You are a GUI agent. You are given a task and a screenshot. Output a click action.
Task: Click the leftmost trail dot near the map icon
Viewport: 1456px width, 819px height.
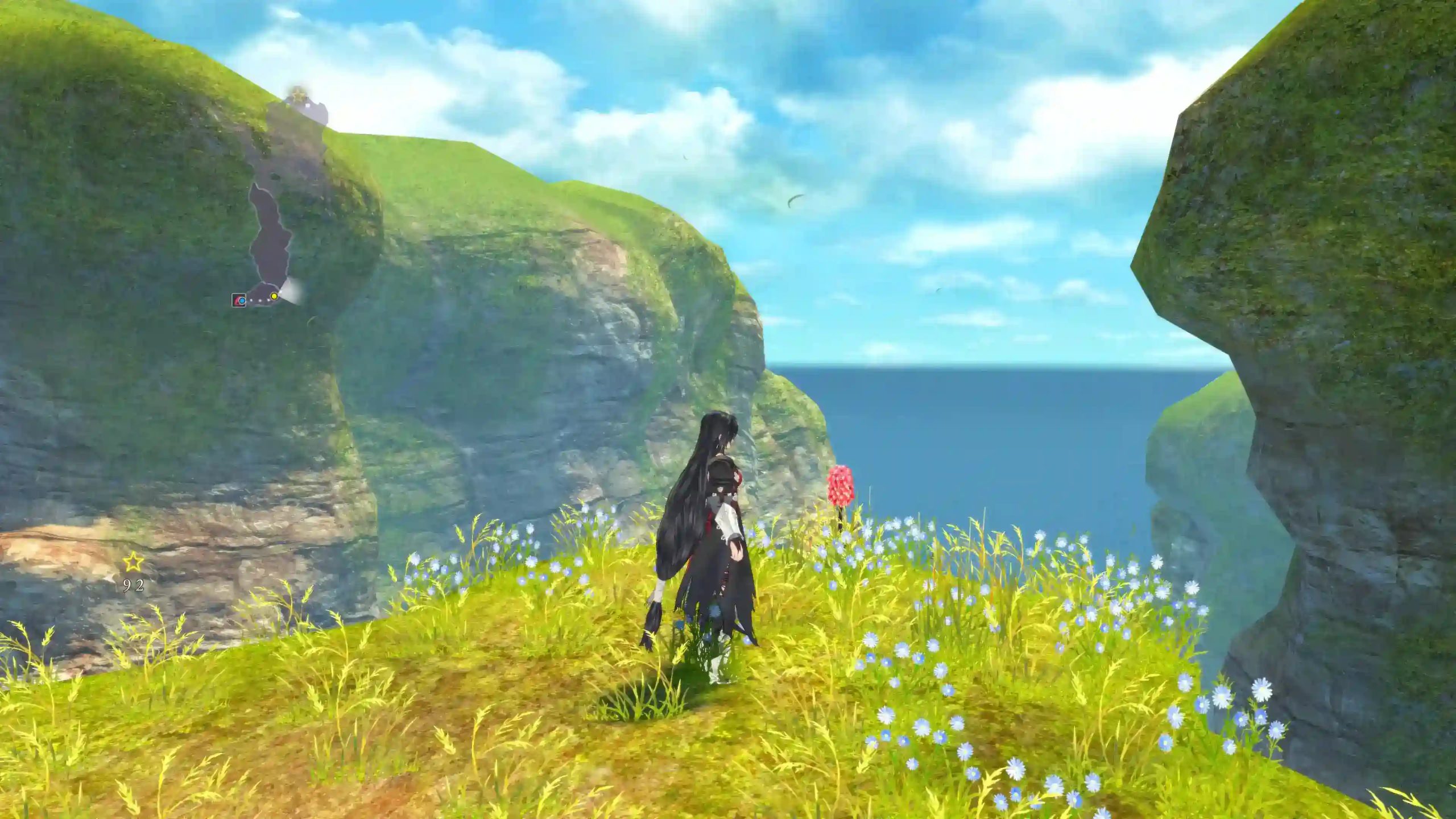point(251,300)
